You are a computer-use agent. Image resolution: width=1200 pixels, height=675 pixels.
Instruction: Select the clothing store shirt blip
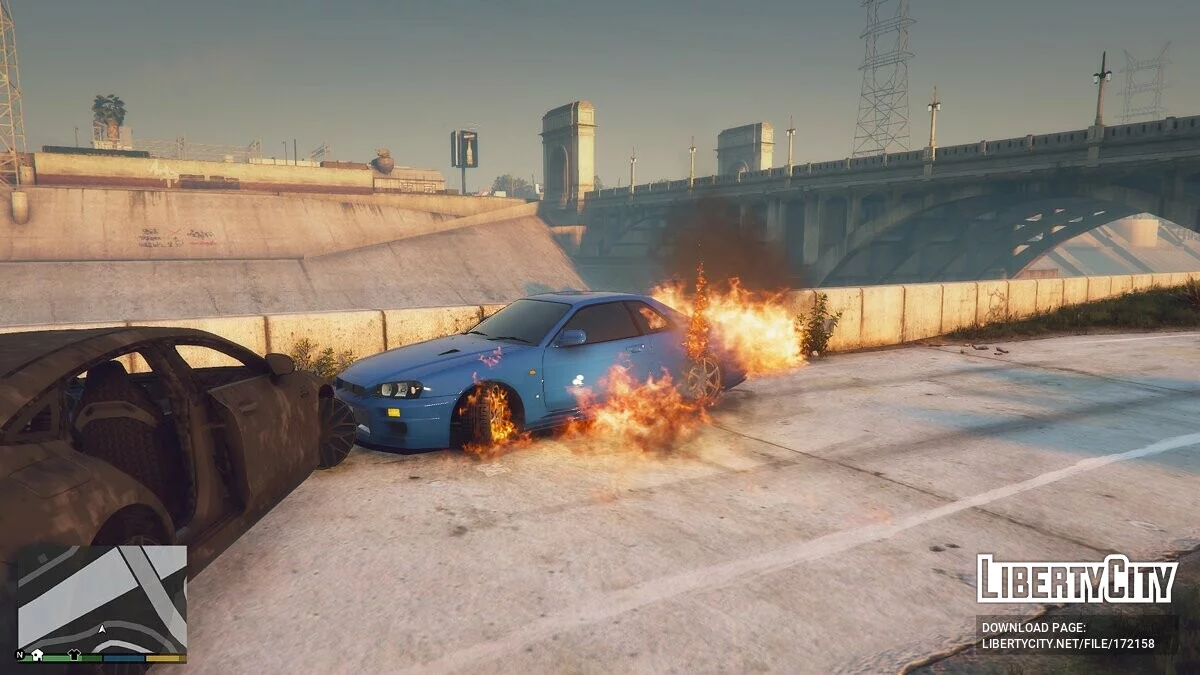73,655
